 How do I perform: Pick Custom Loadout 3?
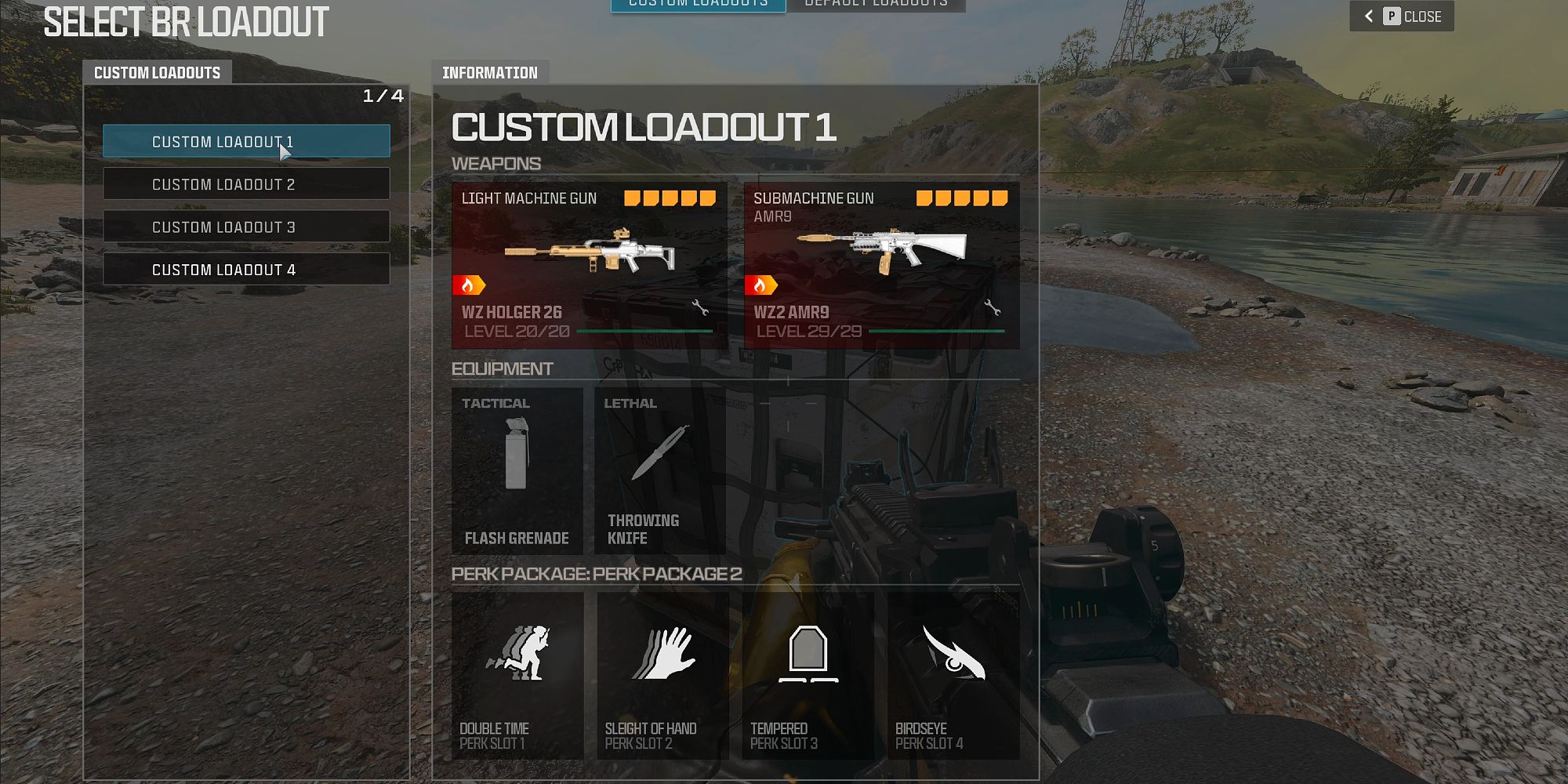pyautogui.click(x=246, y=227)
